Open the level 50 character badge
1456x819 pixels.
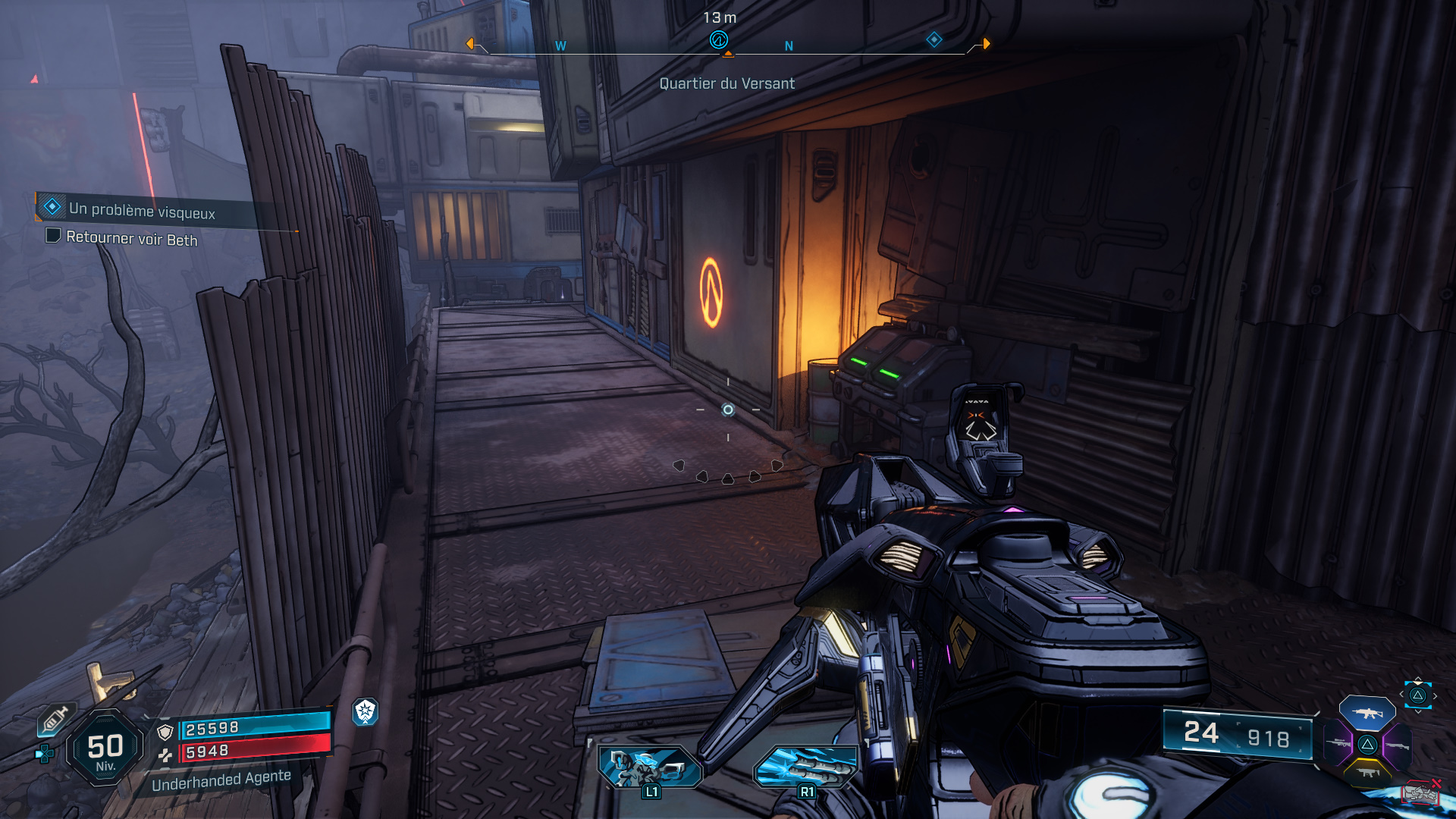click(x=105, y=748)
